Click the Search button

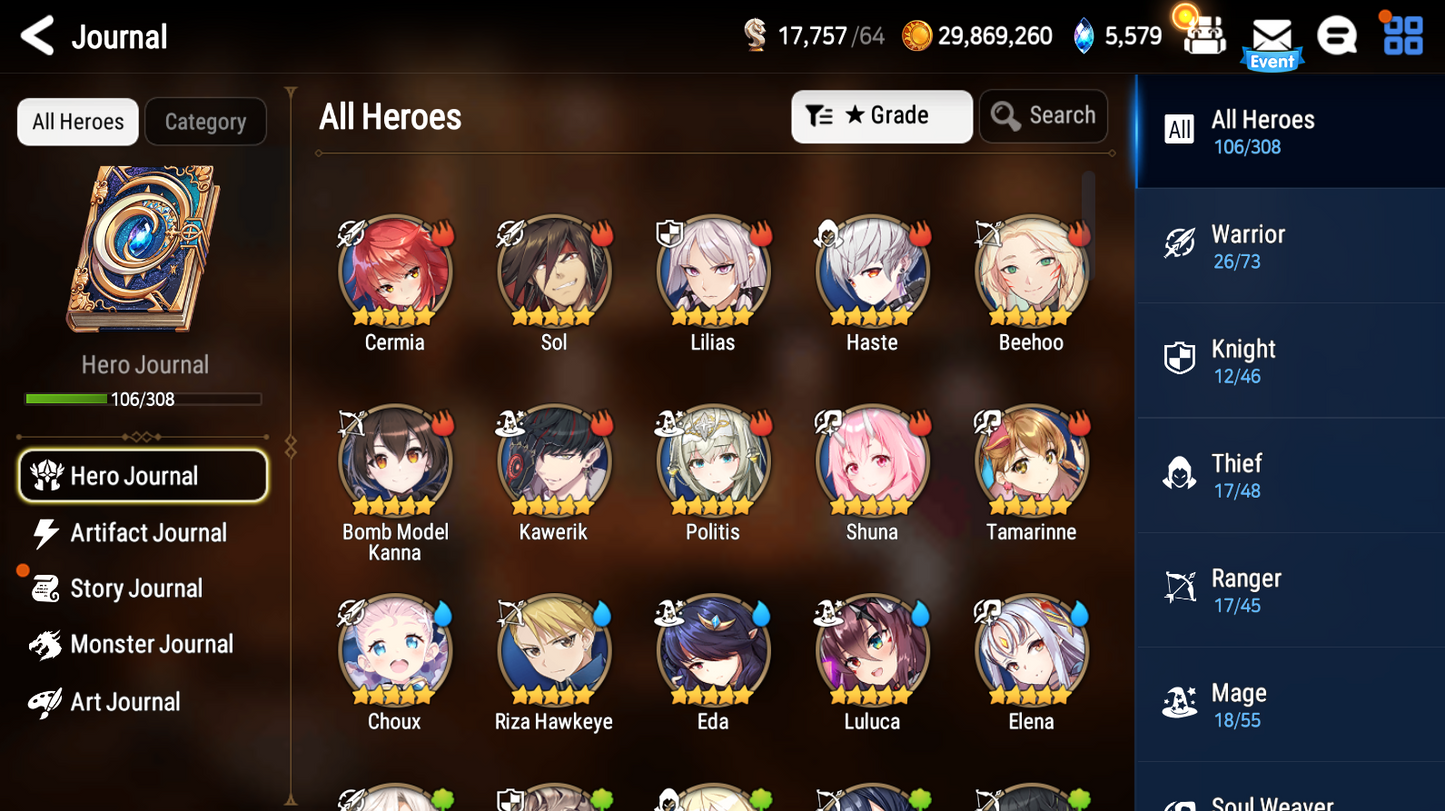click(1043, 115)
